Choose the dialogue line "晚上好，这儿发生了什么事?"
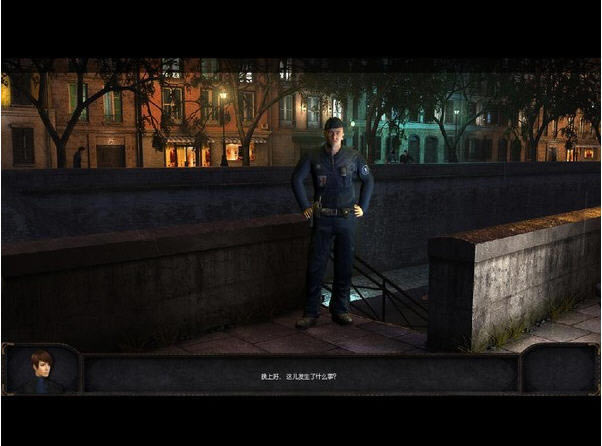The width and height of the screenshot is (602, 446). (x=299, y=376)
